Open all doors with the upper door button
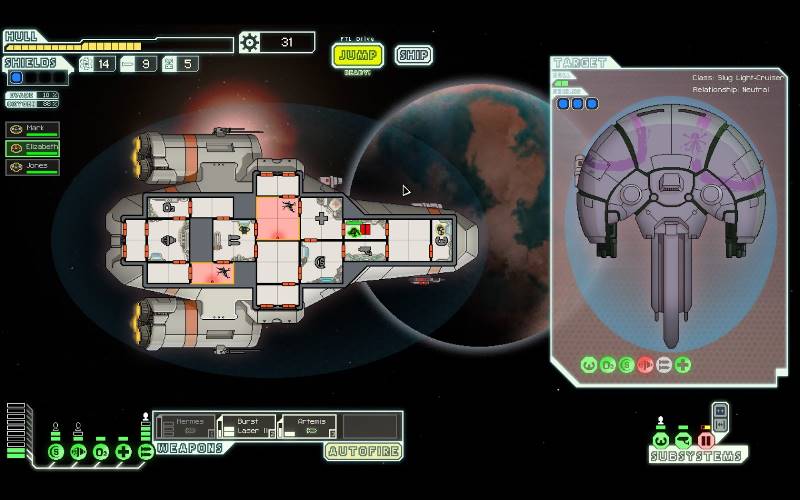 (720, 410)
